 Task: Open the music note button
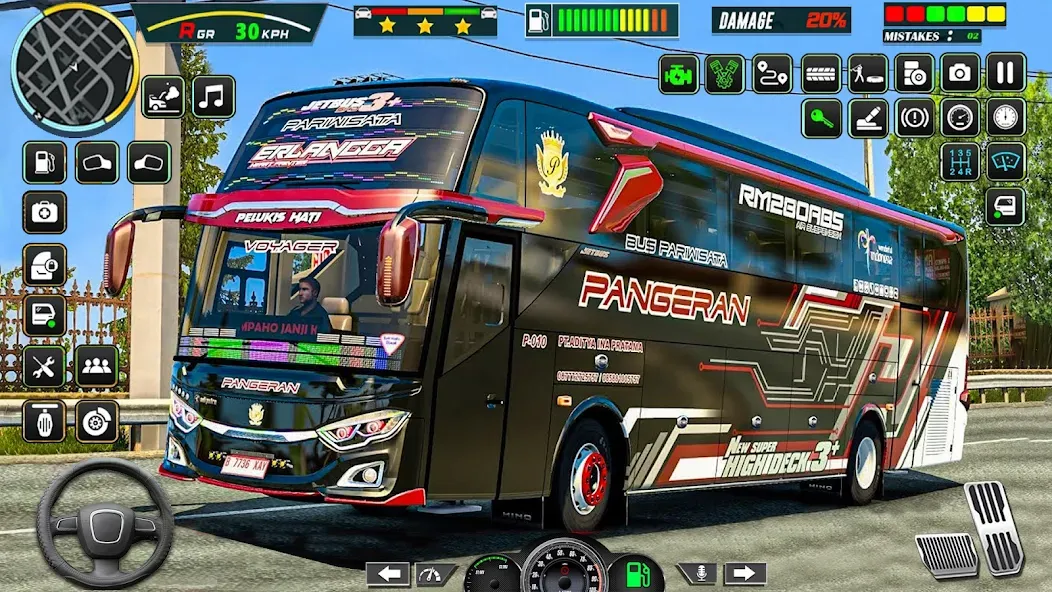coord(213,96)
